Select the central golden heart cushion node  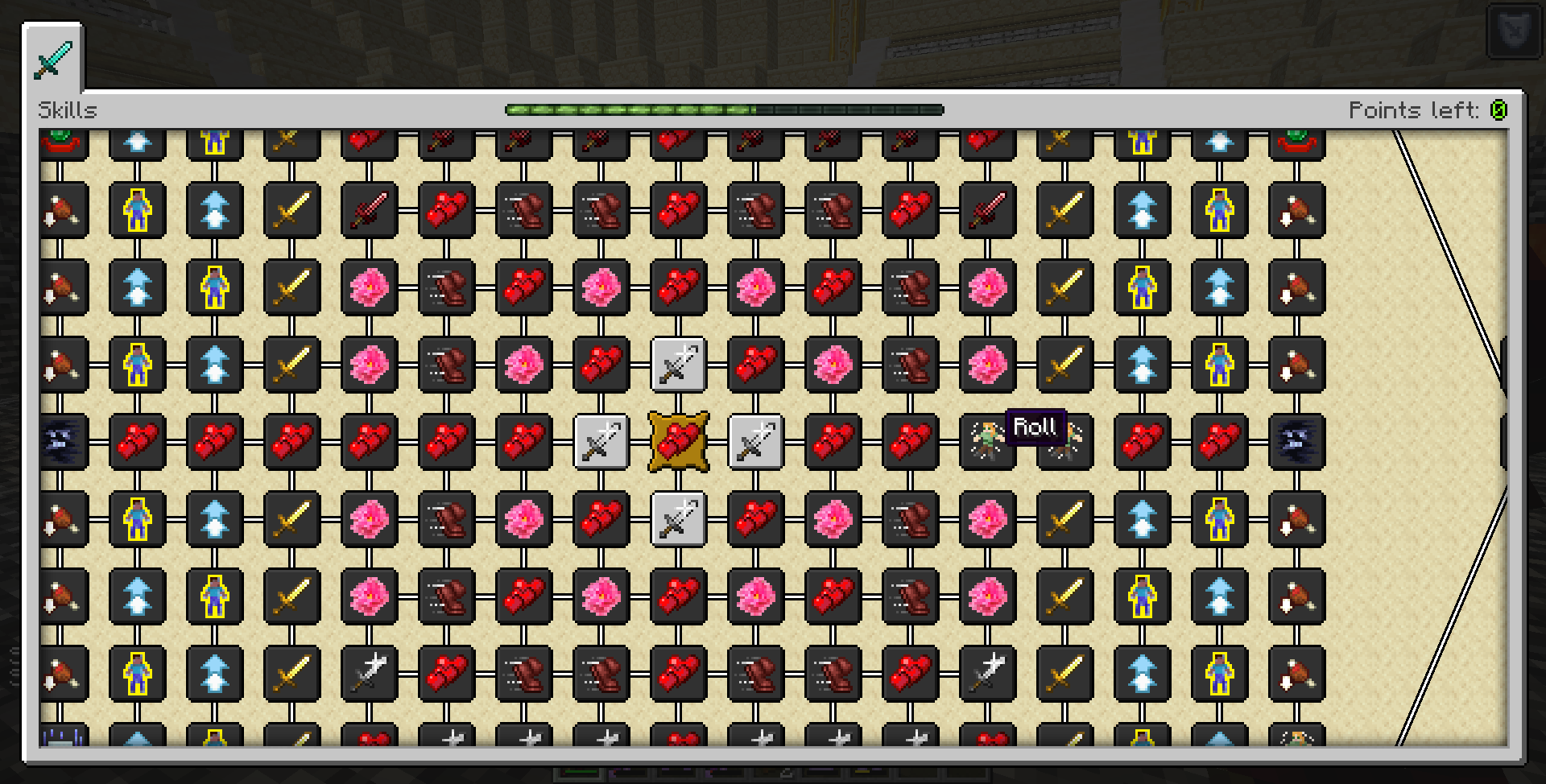pyautogui.click(x=679, y=441)
